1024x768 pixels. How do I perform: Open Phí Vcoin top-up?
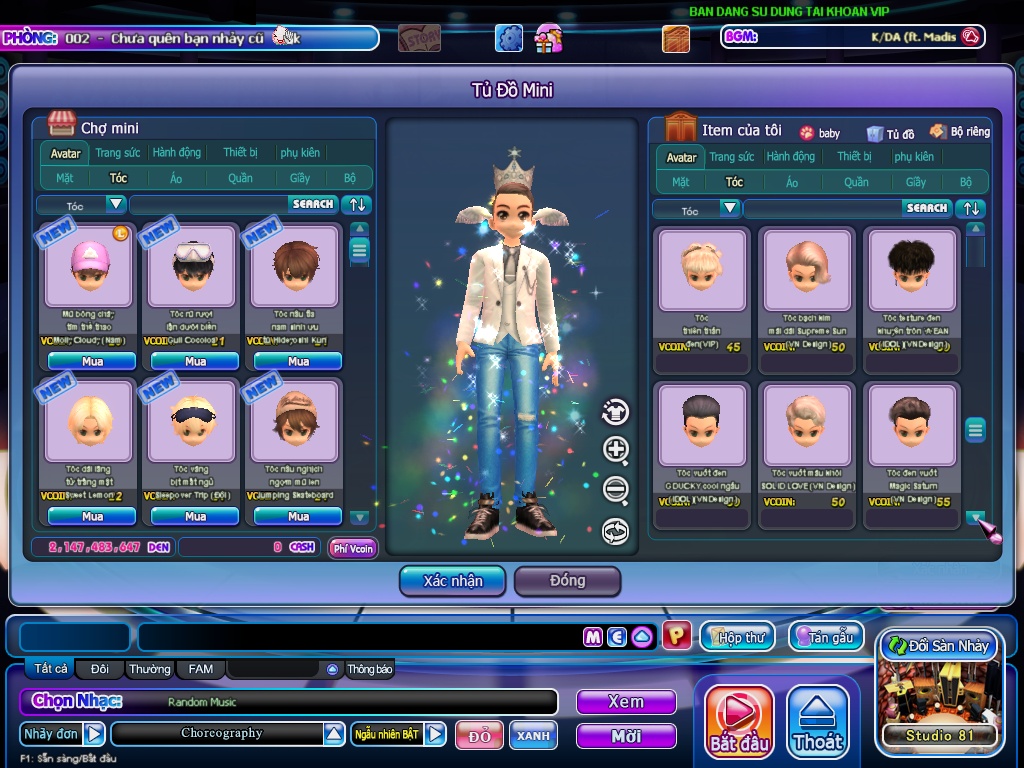click(x=353, y=548)
